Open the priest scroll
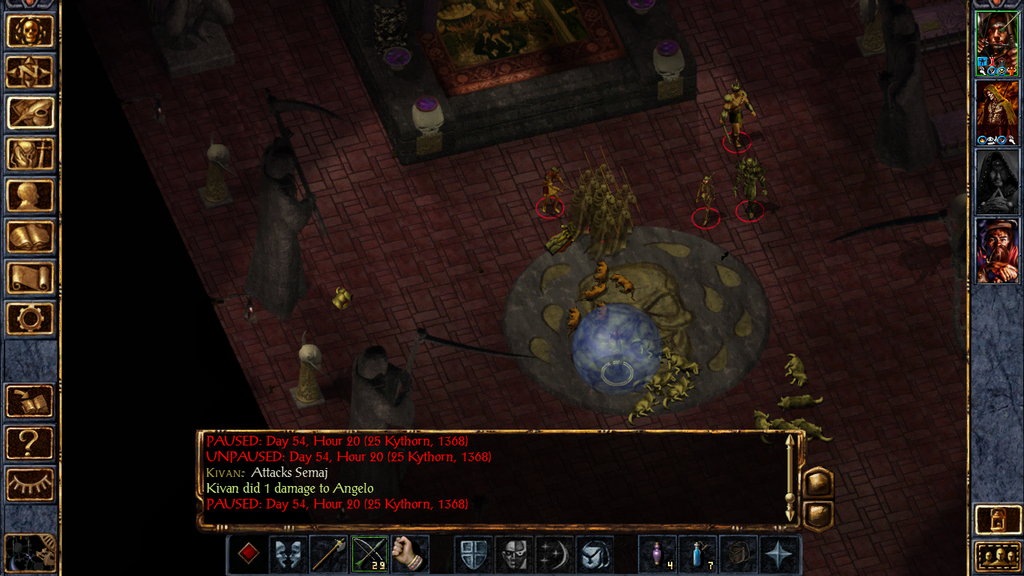The image size is (1024, 576). click(30, 277)
